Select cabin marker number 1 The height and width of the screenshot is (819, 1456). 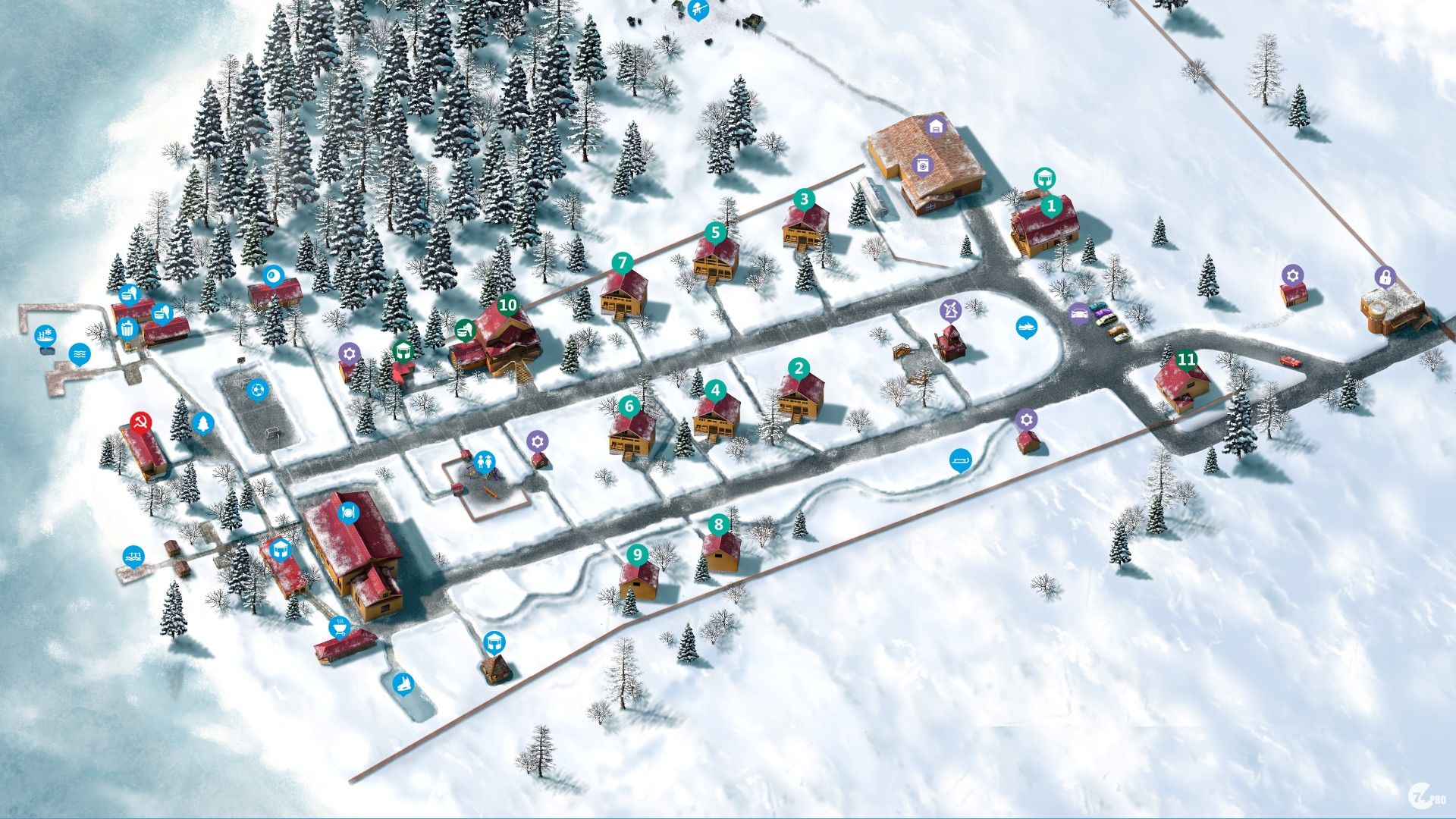pos(1050,205)
